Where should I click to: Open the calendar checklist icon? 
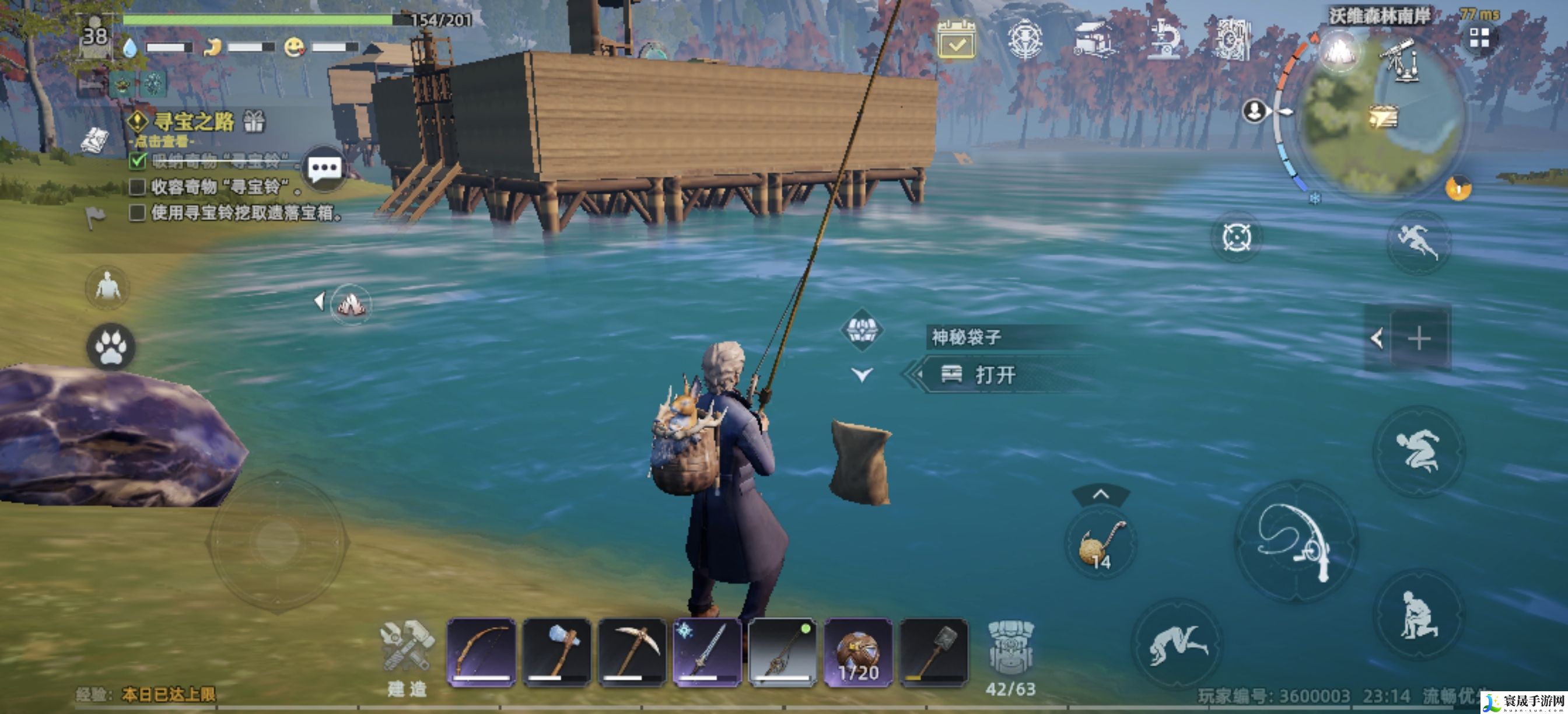coord(956,40)
